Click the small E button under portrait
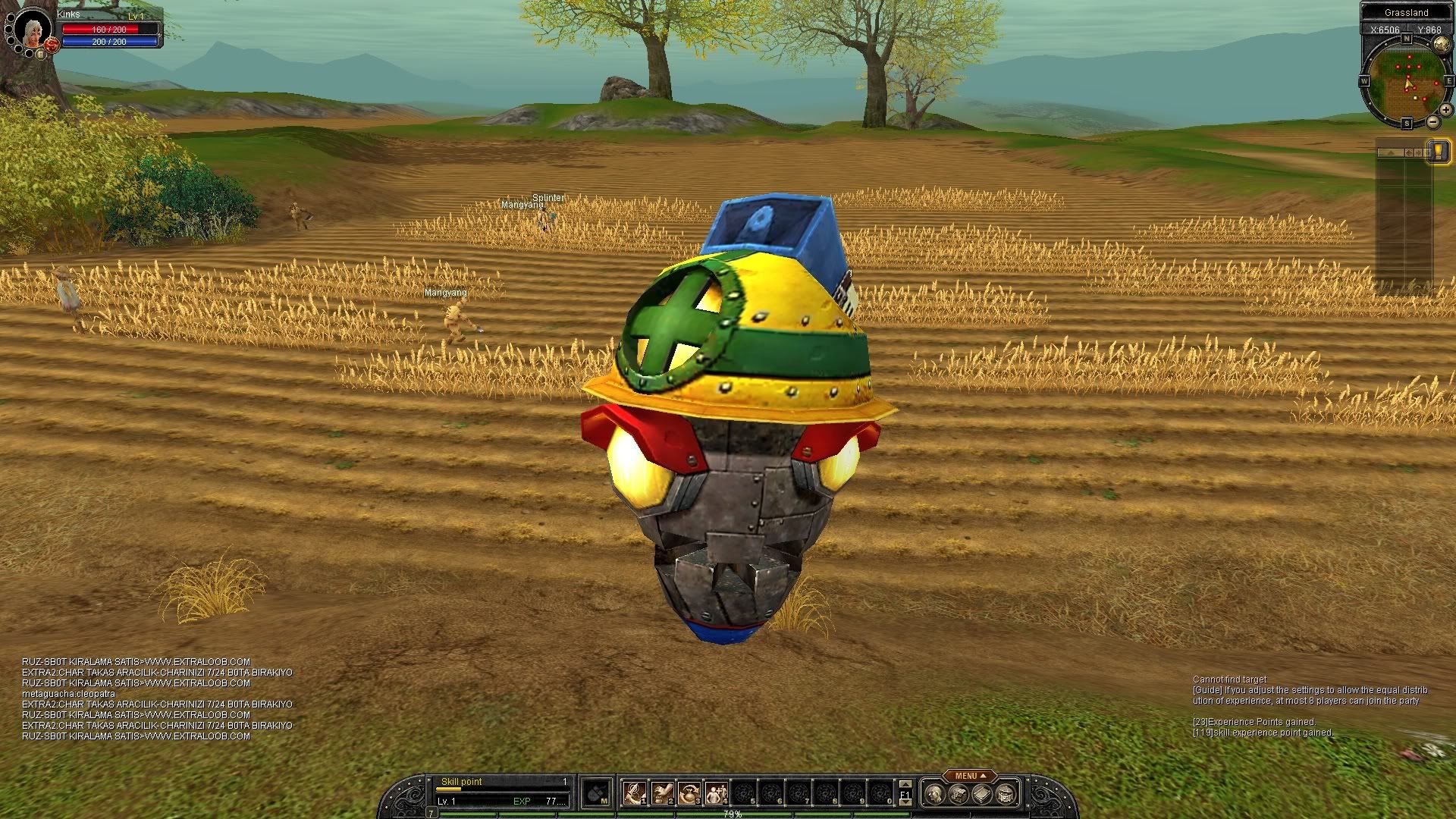 coord(41,54)
